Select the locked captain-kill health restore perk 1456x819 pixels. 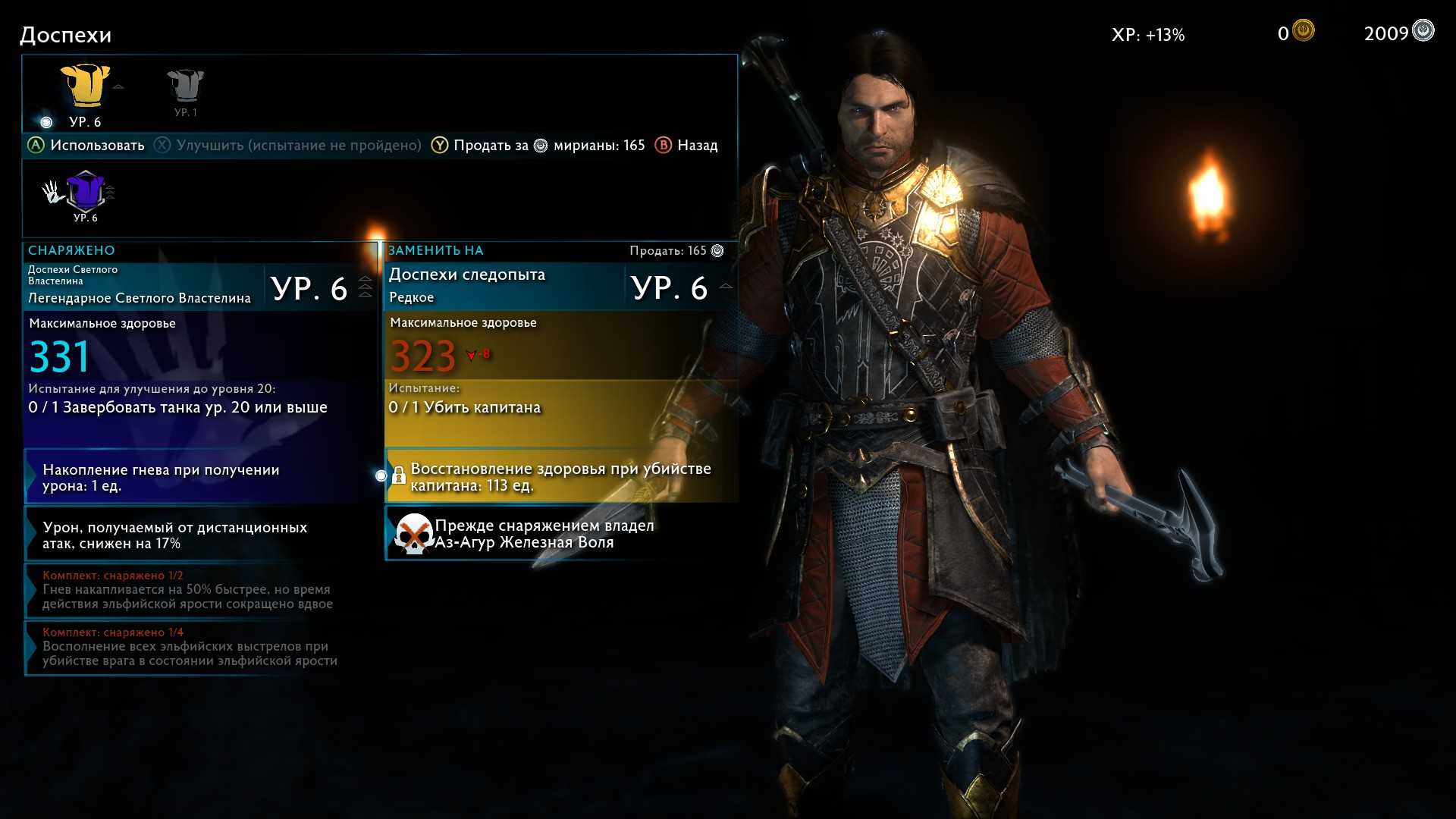pos(561,477)
